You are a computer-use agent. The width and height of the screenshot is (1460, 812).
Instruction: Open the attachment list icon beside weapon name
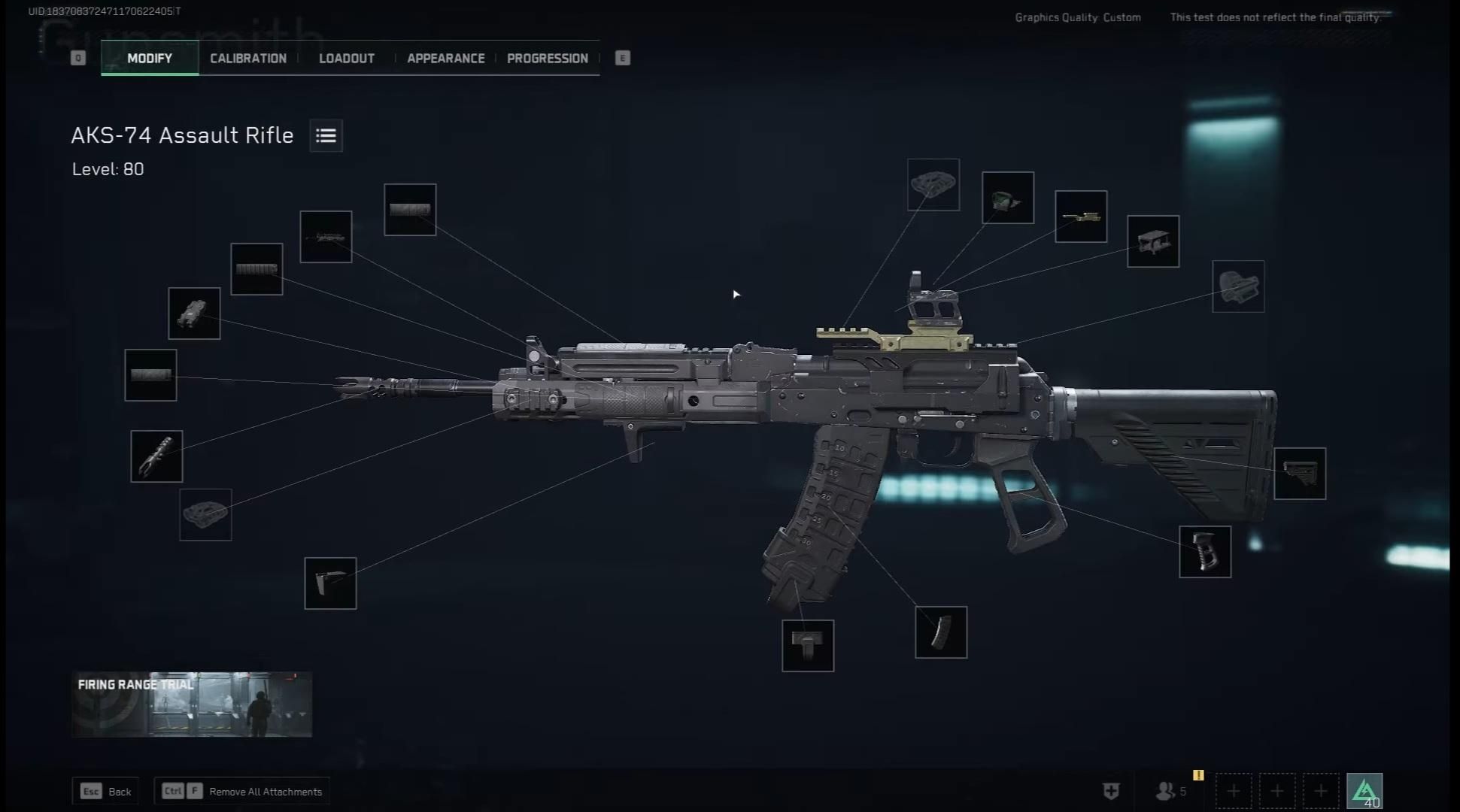point(326,135)
